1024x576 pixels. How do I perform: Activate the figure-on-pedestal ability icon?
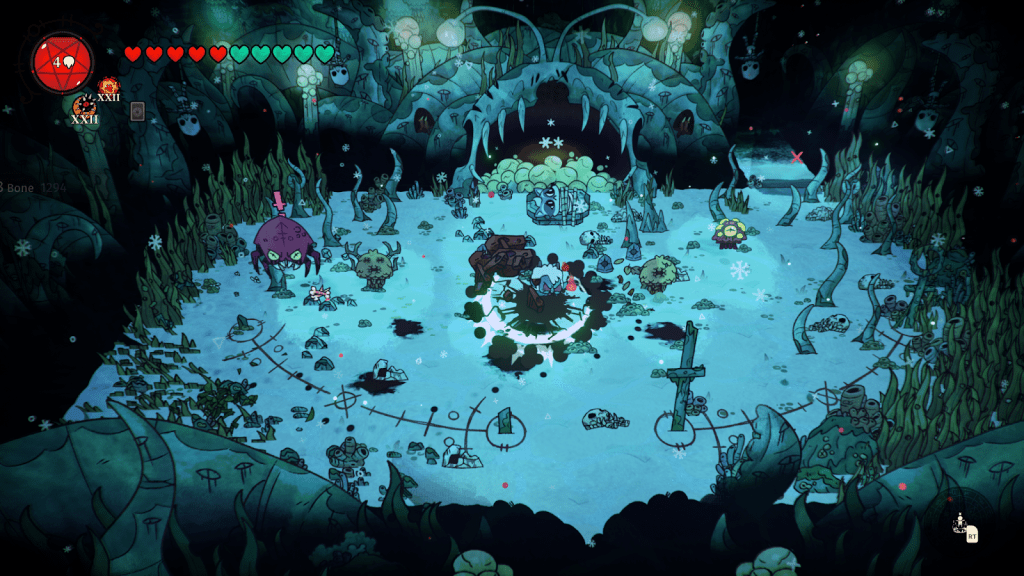click(x=962, y=525)
